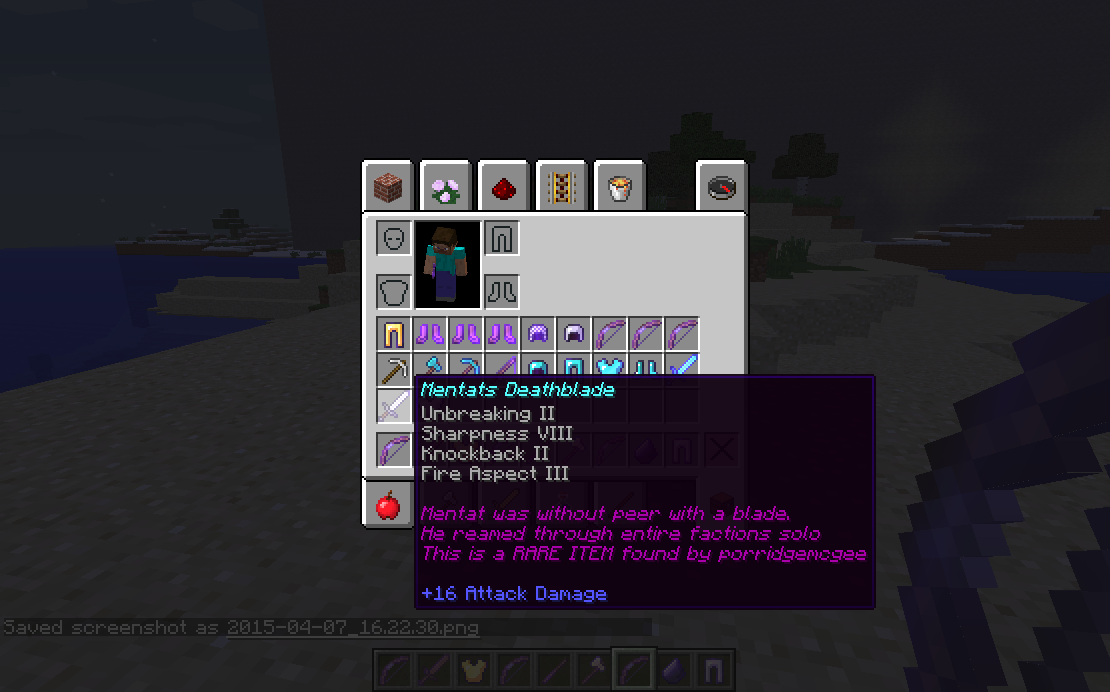Open the Building Blocks brick tab
1110x692 pixels.
387,186
